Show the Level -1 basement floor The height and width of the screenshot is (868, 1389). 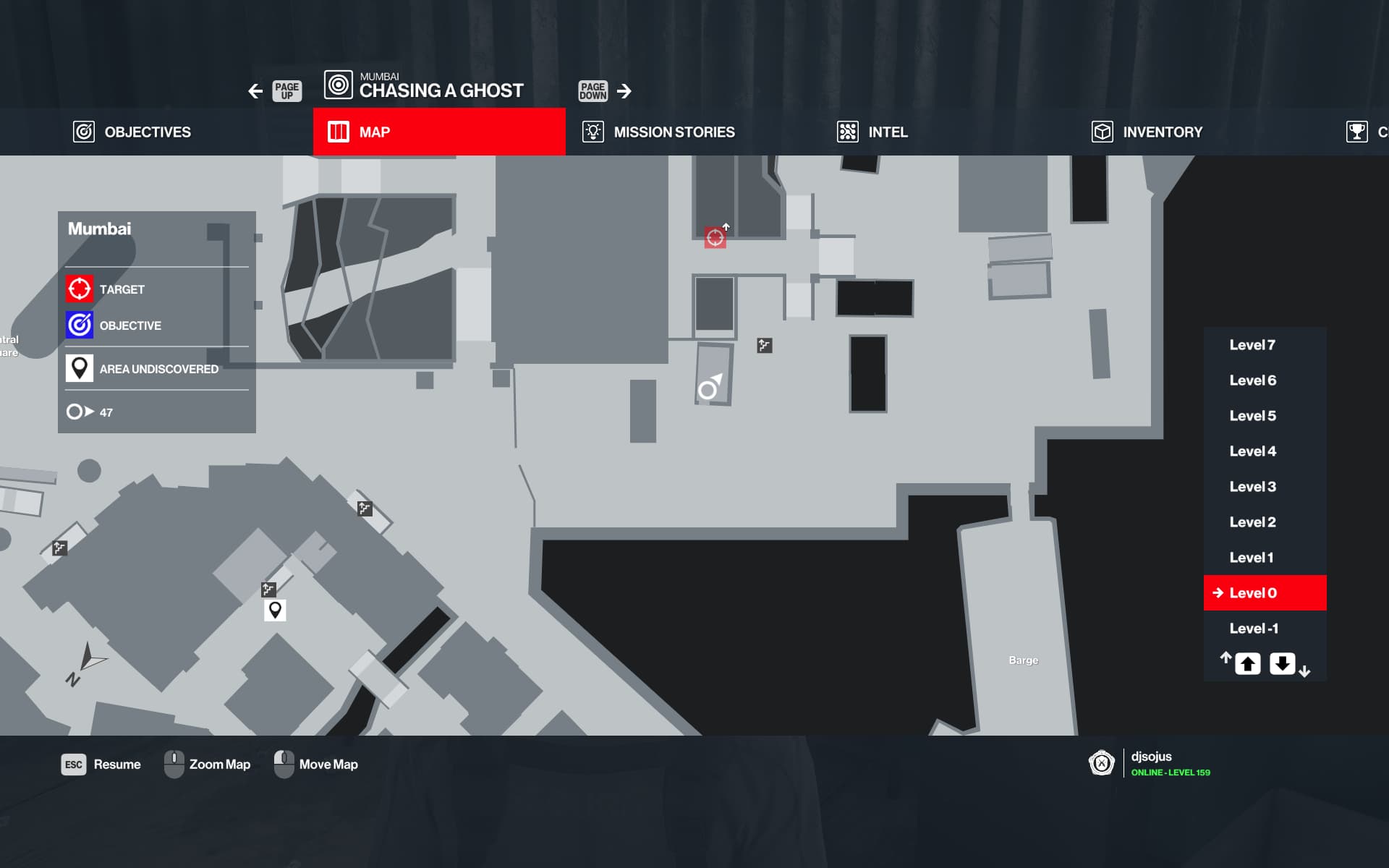[x=1253, y=629]
